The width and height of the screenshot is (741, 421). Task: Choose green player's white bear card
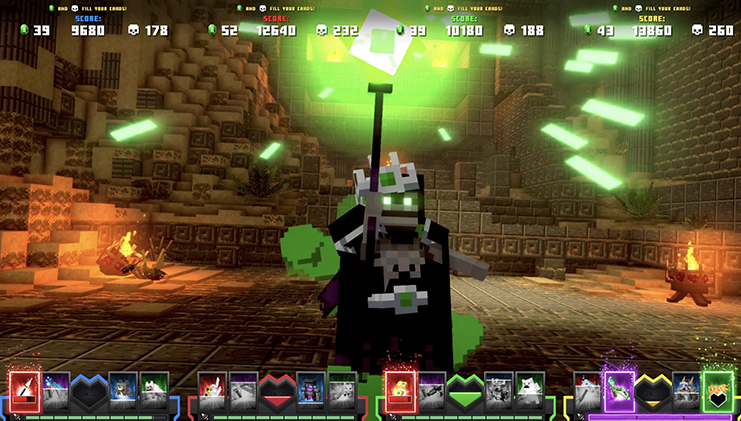pyautogui.click(x=530, y=388)
